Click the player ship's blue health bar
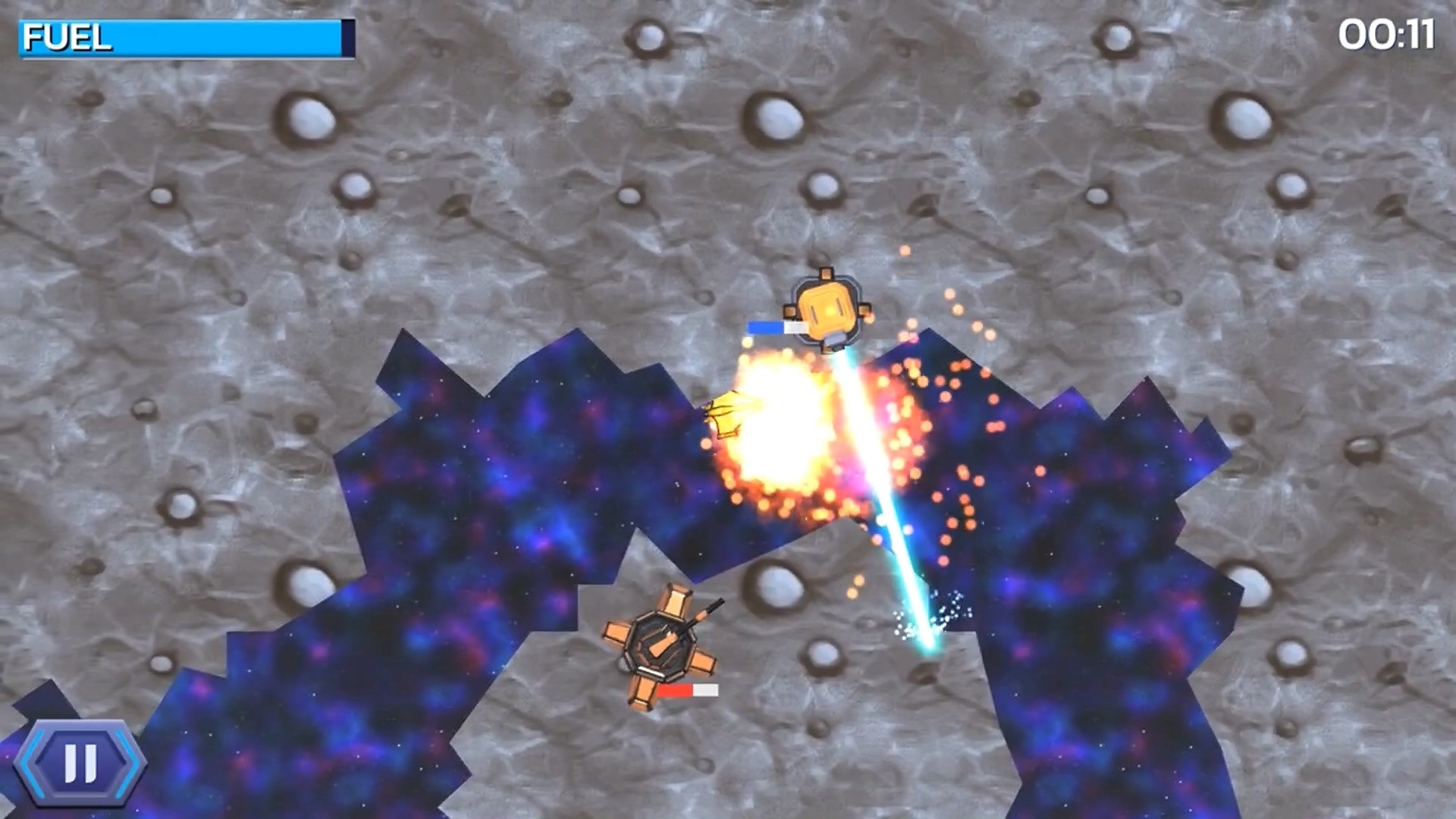 click(766, 326)
